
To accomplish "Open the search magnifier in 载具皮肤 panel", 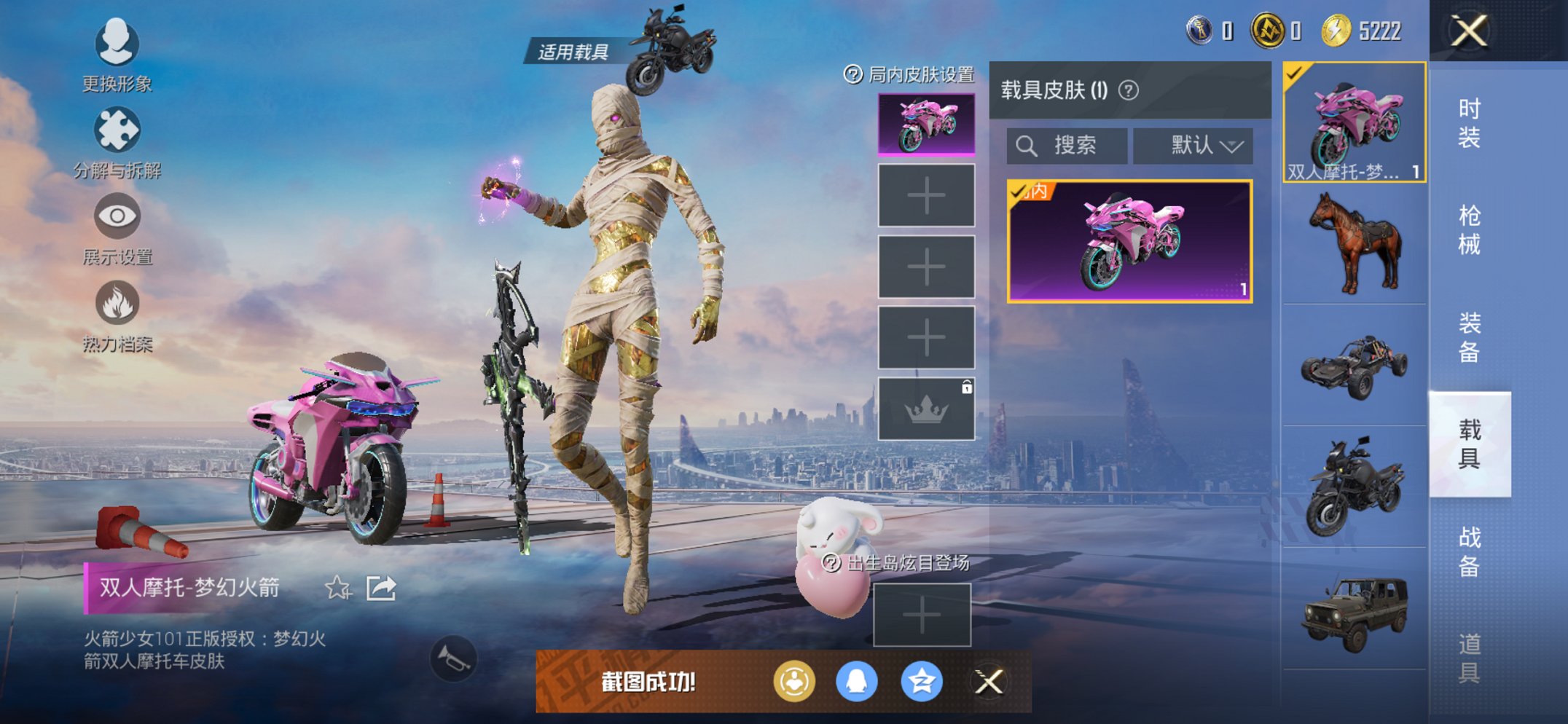I will pos(1027,144).
